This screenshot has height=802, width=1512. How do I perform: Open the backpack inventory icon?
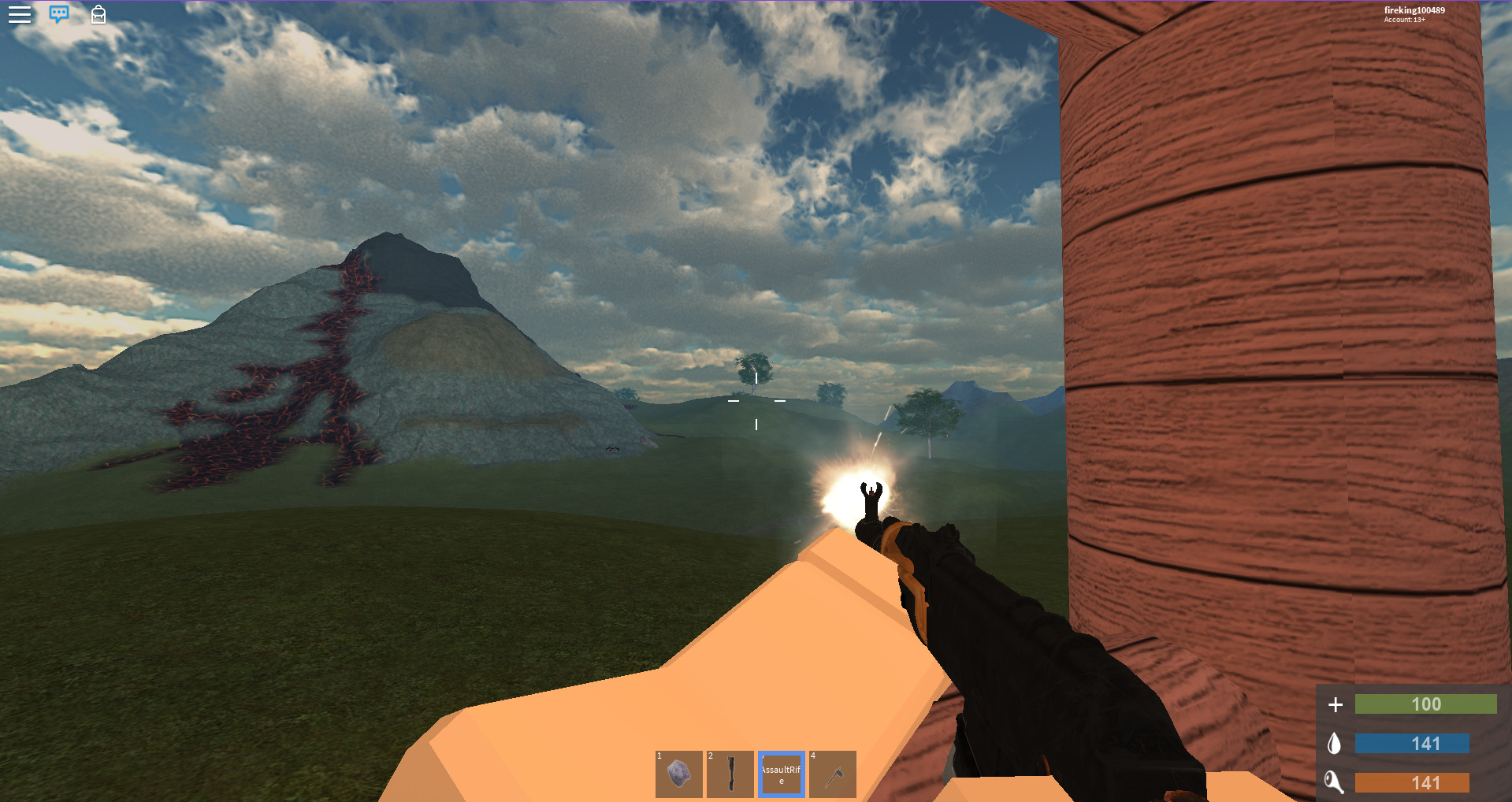98,14
